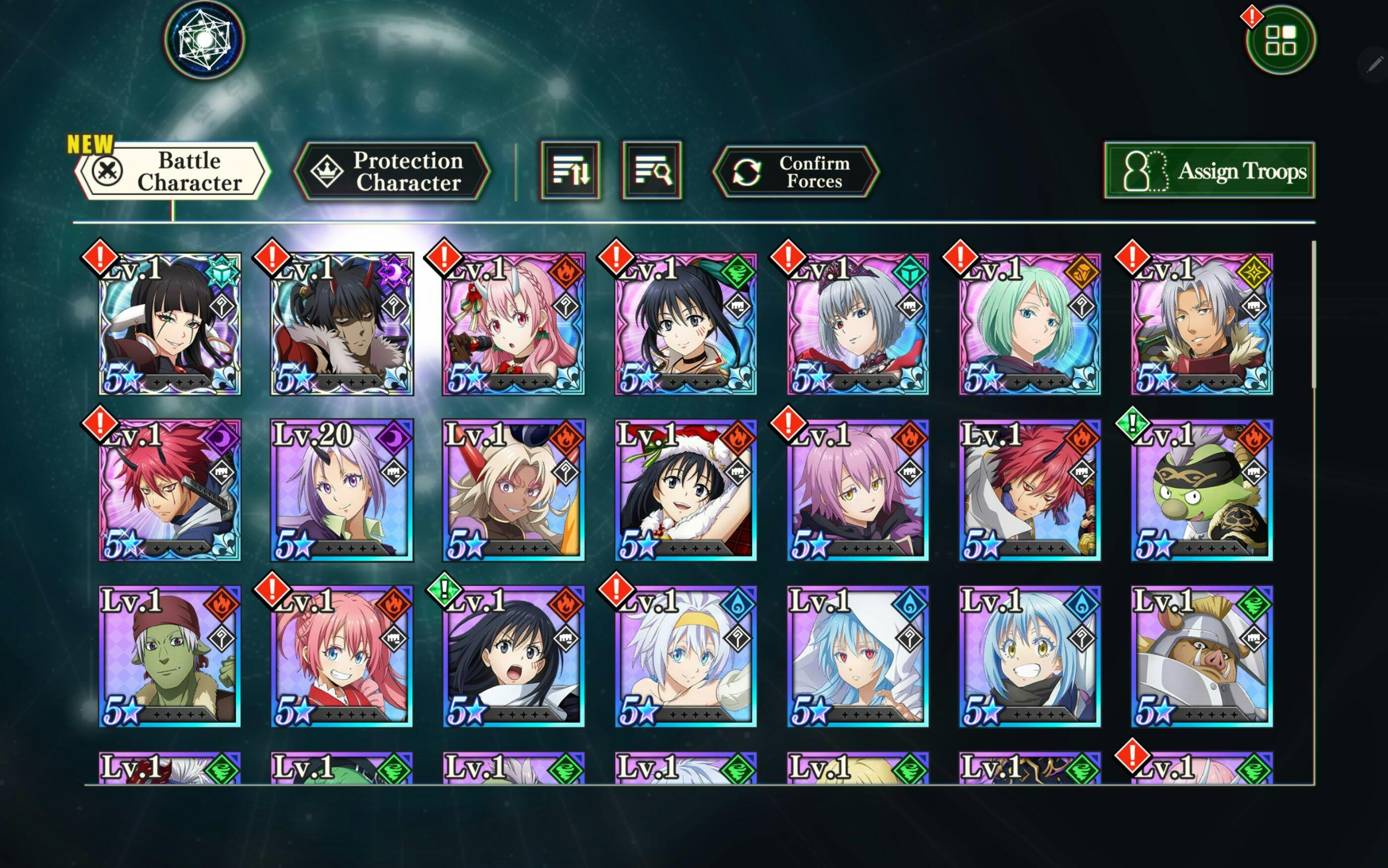Choose the armored pig-faced orc card
The image size is (1388, 868).
coord(1202,656)
